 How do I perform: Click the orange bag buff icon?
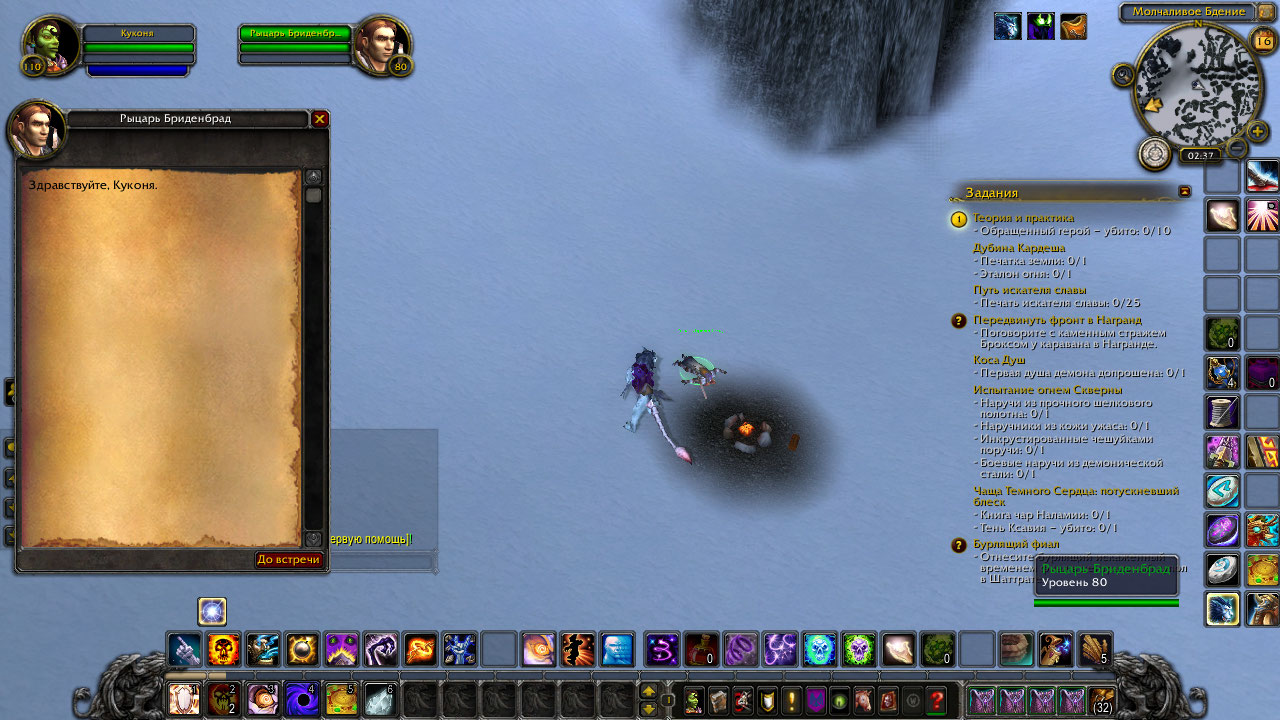[1073, 26]
